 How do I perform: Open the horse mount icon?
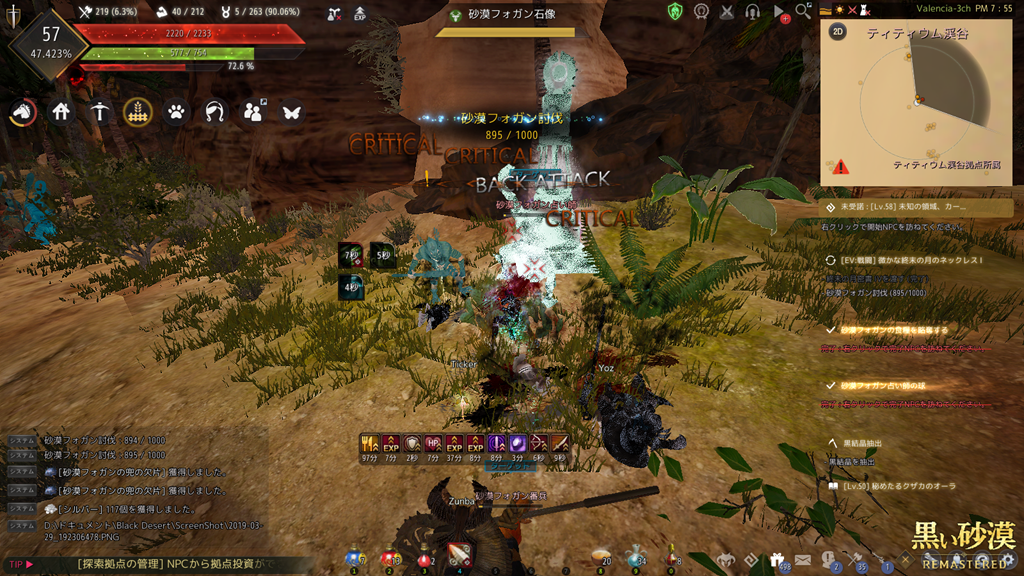pyautogui.click(x=23, y=112)
